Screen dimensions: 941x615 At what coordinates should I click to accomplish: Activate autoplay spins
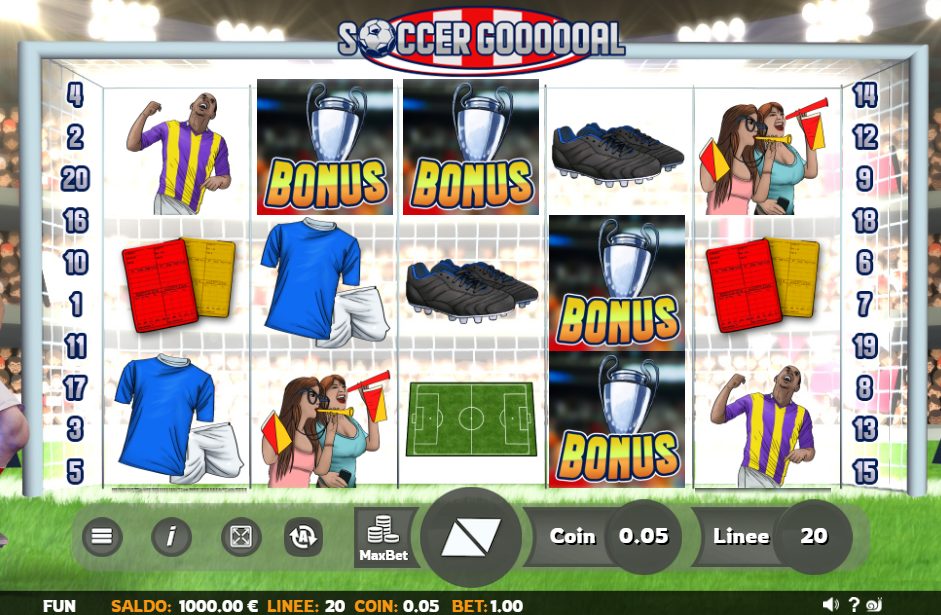point(302,537)
